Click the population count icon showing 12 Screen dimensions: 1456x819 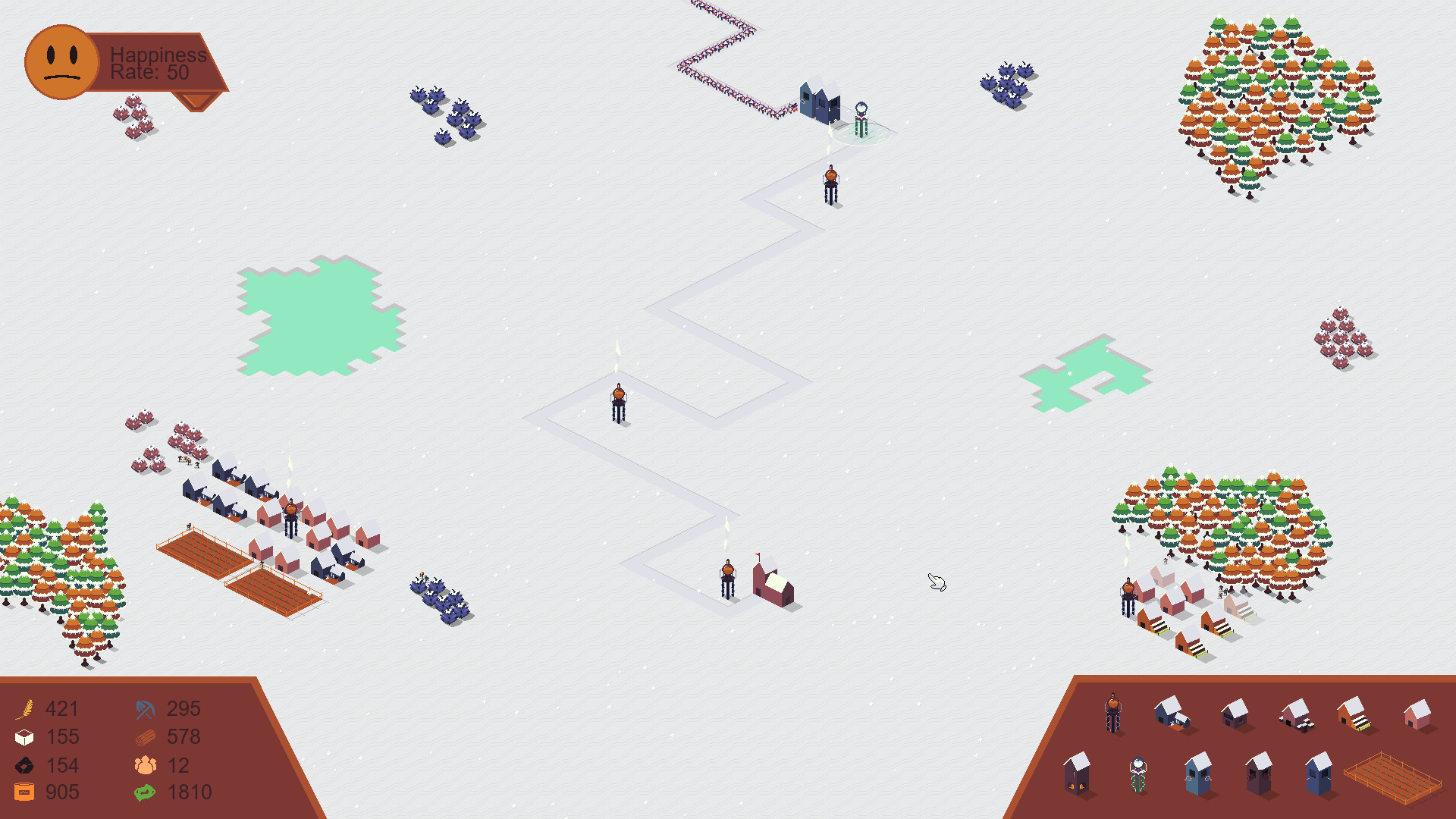click(x=144, y=764)
